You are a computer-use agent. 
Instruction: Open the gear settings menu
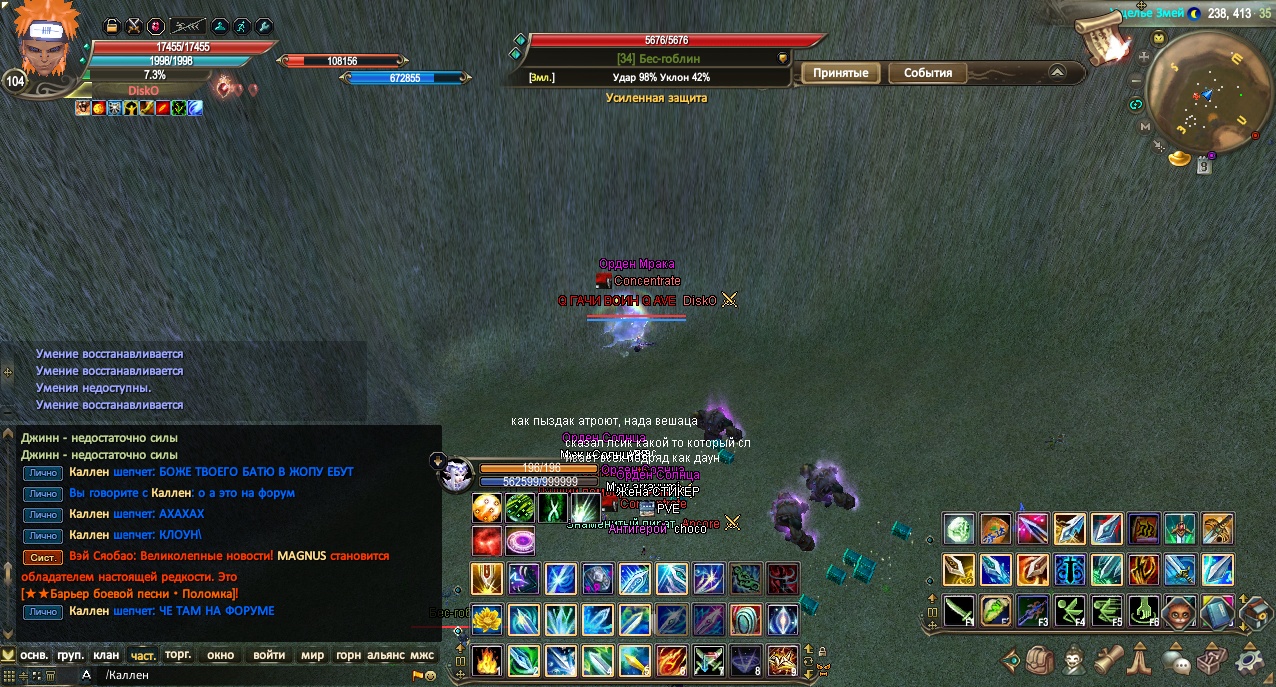pyautogui.click(x=1250, y=659)
